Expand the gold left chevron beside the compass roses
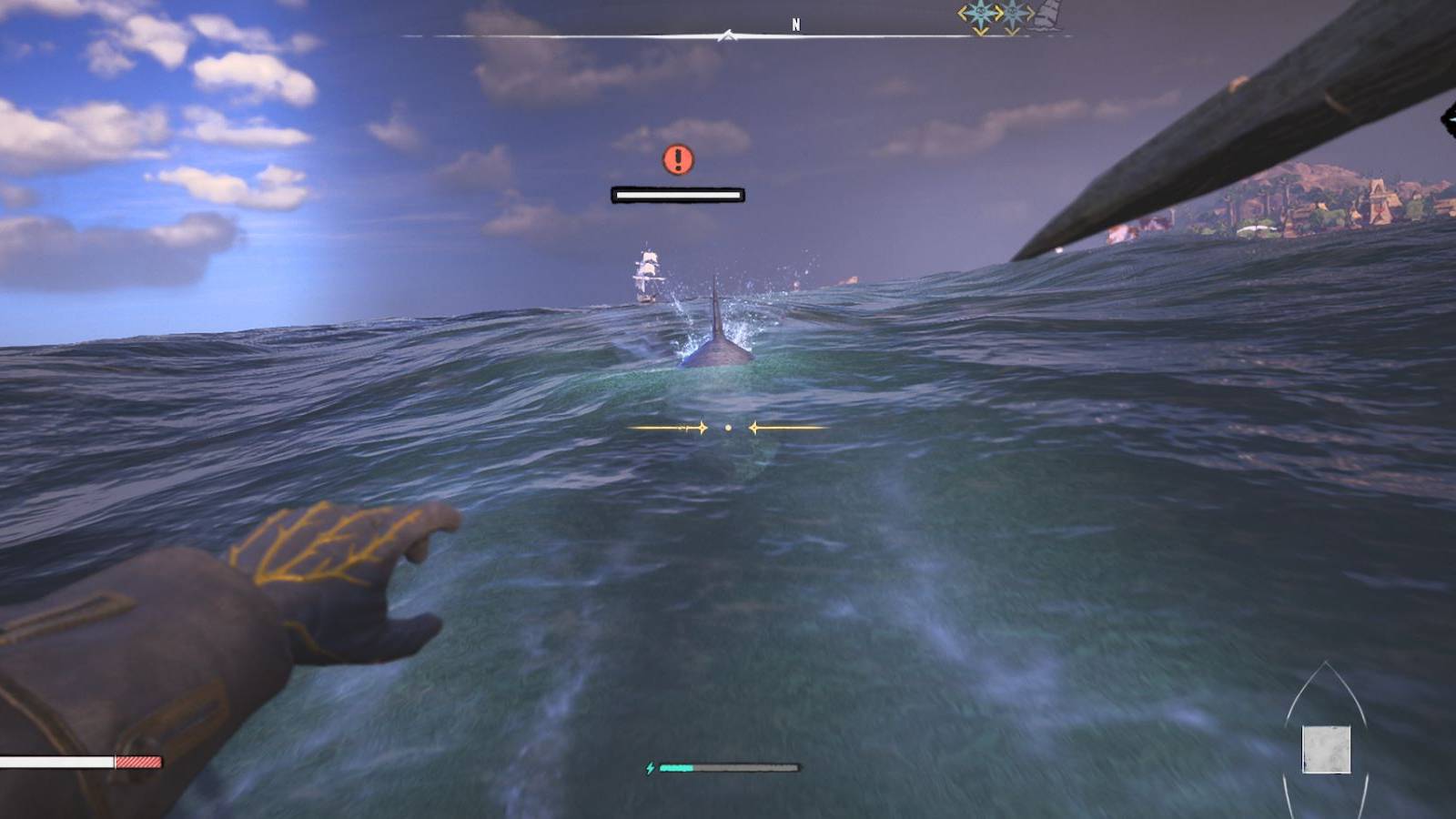Viewport: 1456px width, 819px height. 962,13
